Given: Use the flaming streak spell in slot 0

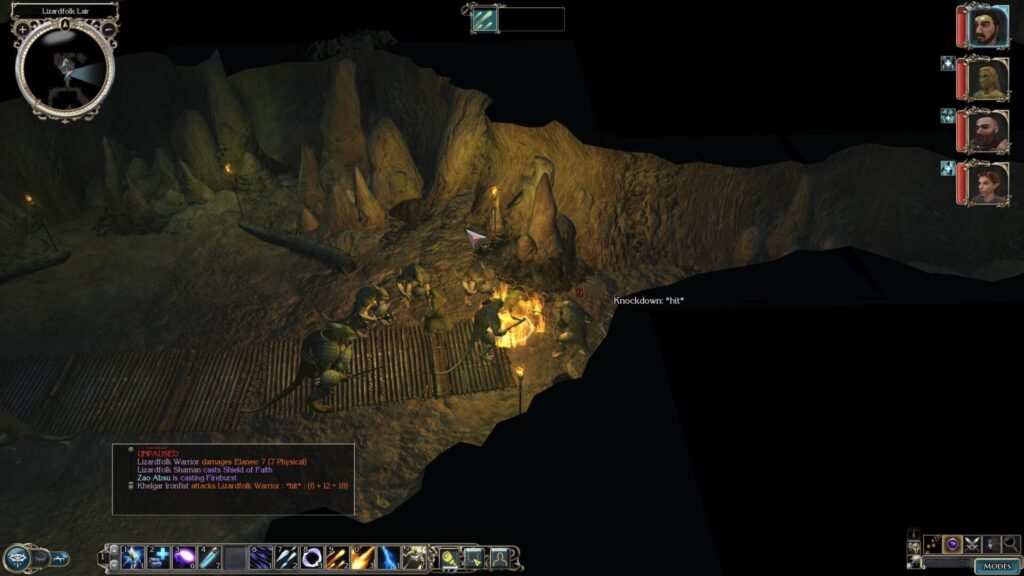Looking at the screenshot, I should click(x=363, y=557).
